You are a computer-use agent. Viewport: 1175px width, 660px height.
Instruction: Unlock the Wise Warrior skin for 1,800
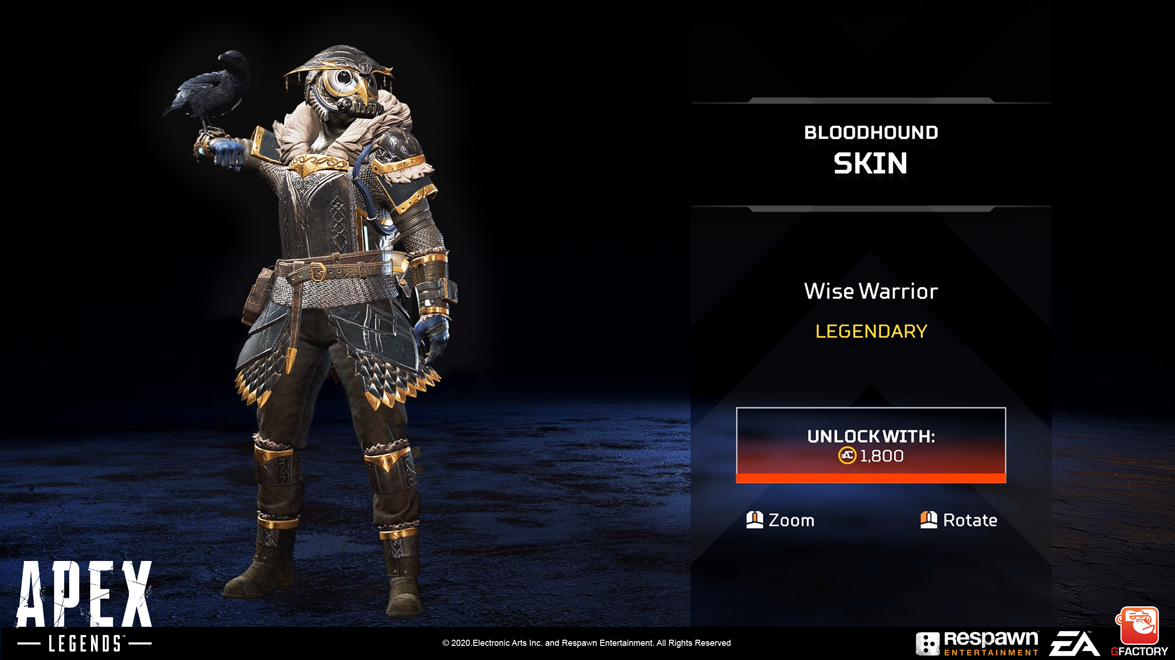pyautogui.click(x=870, y=445)
